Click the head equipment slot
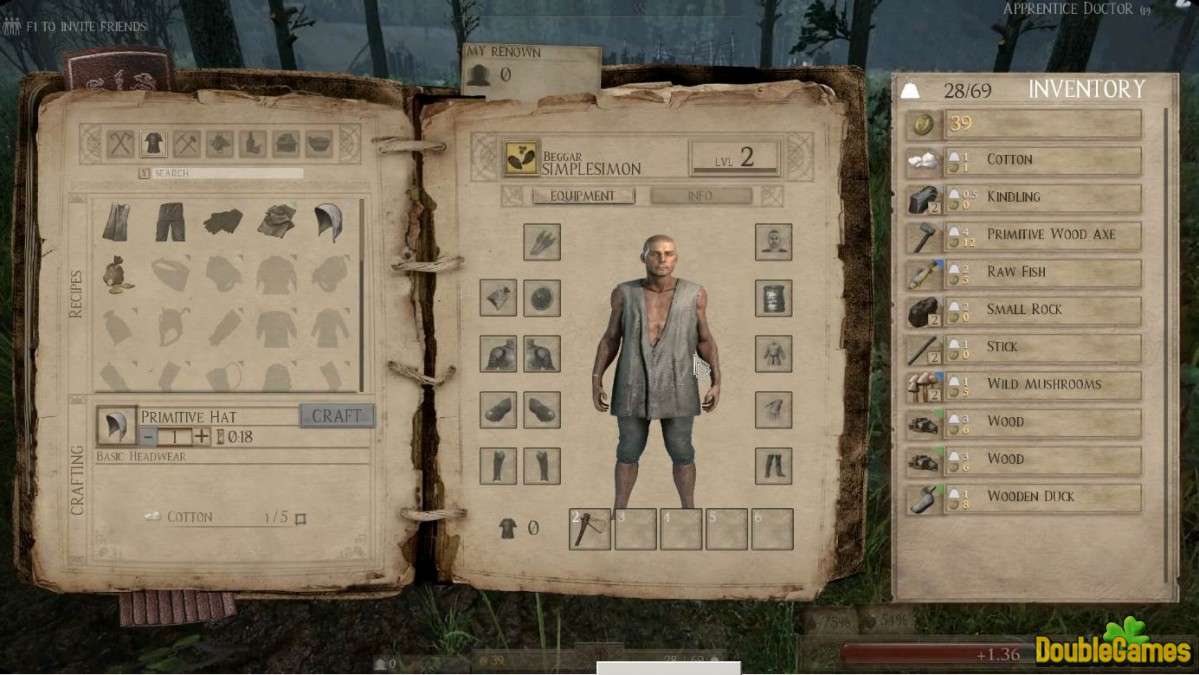The width and height of the screenshot is (1199, 675). [773, 241]
